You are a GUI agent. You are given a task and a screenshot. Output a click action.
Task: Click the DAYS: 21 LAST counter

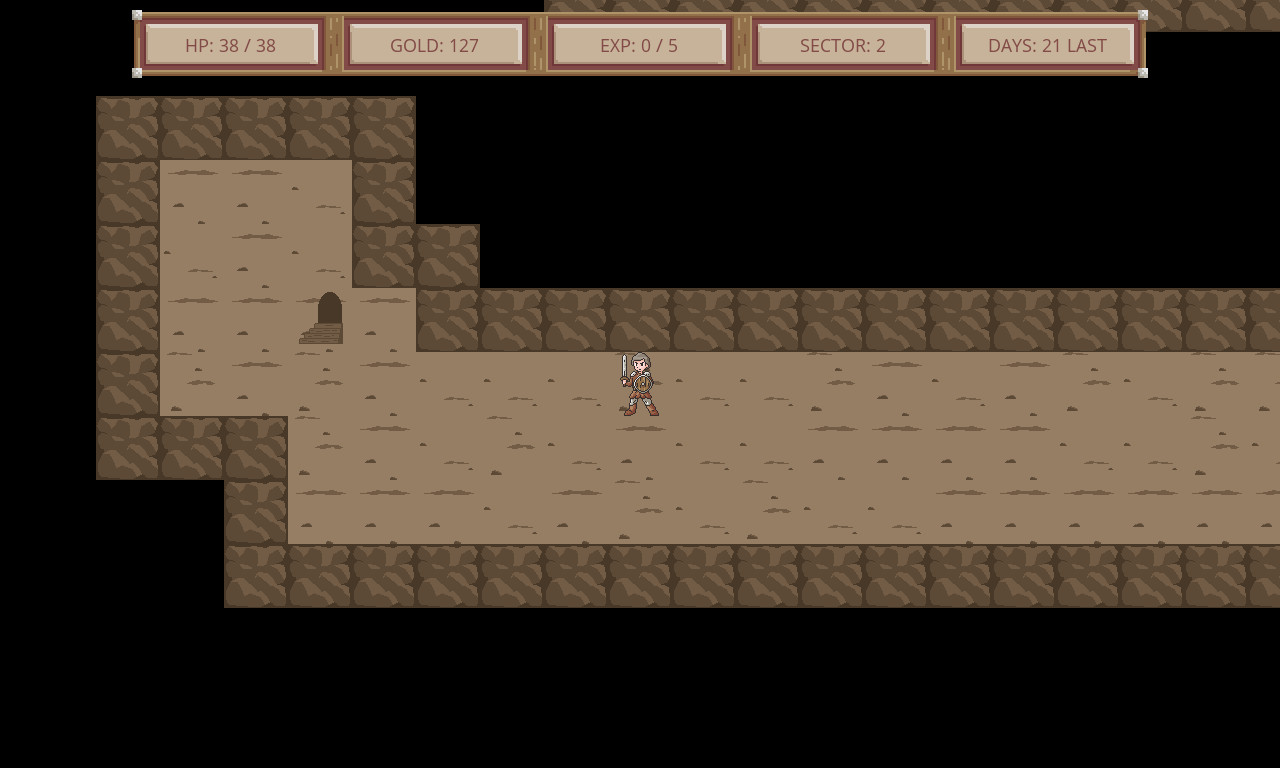click(1047, 44)
